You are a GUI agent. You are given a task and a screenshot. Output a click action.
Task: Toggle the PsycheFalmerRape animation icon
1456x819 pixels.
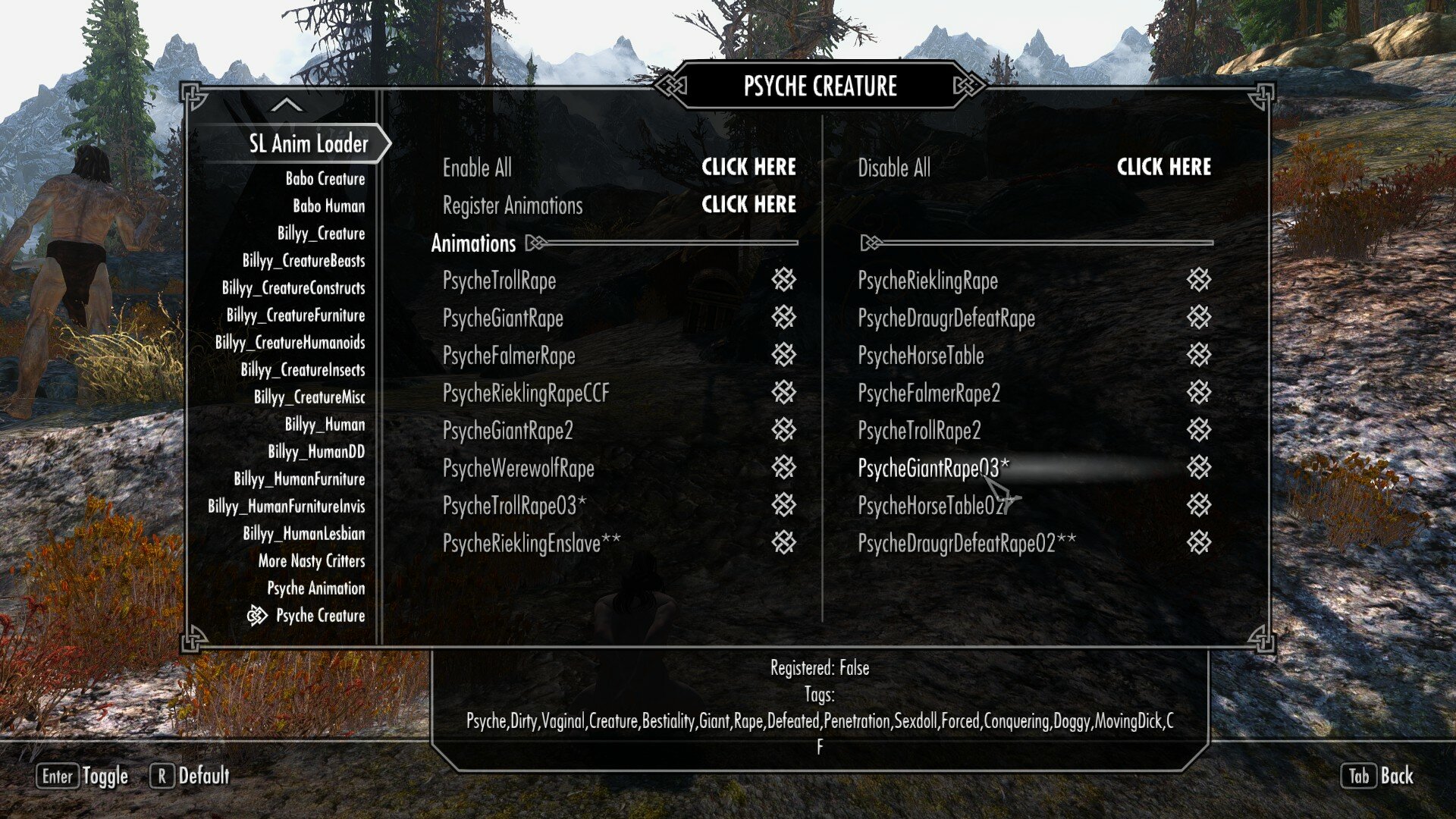coord(783,356)
